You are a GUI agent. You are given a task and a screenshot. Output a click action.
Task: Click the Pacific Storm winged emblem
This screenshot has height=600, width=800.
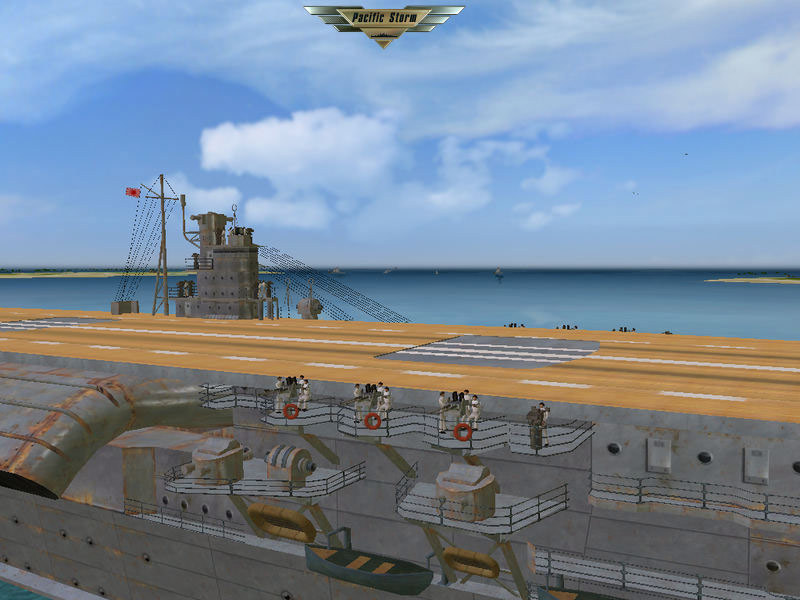384,21
